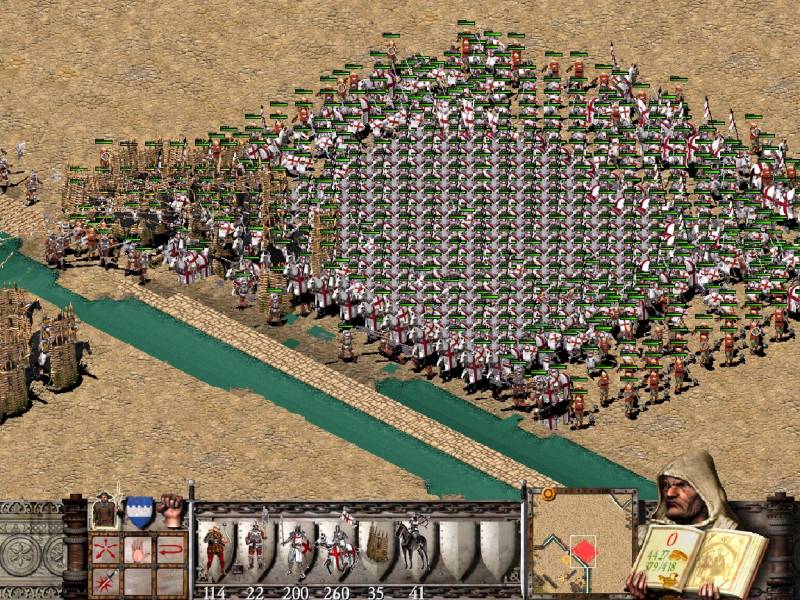
Task: Choose the swordsman group of 200
Action: 295,550
